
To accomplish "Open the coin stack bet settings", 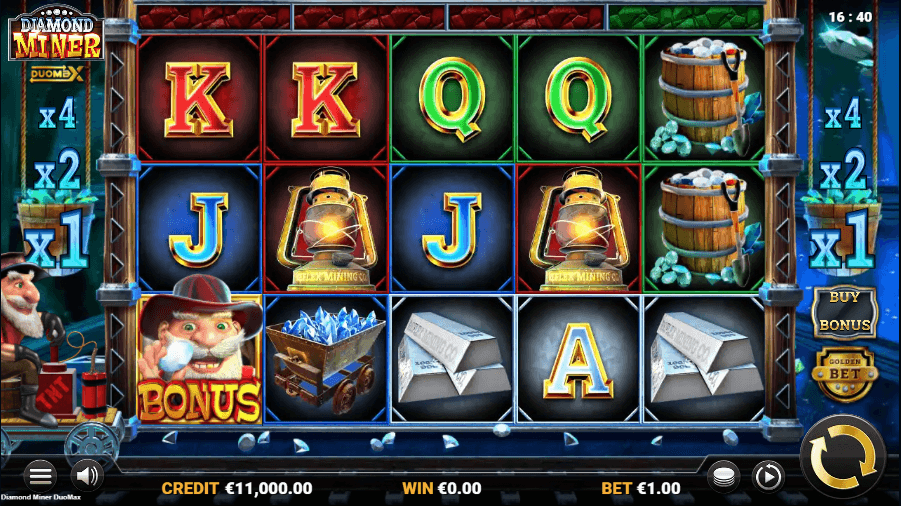I will (x=722, y=475).
